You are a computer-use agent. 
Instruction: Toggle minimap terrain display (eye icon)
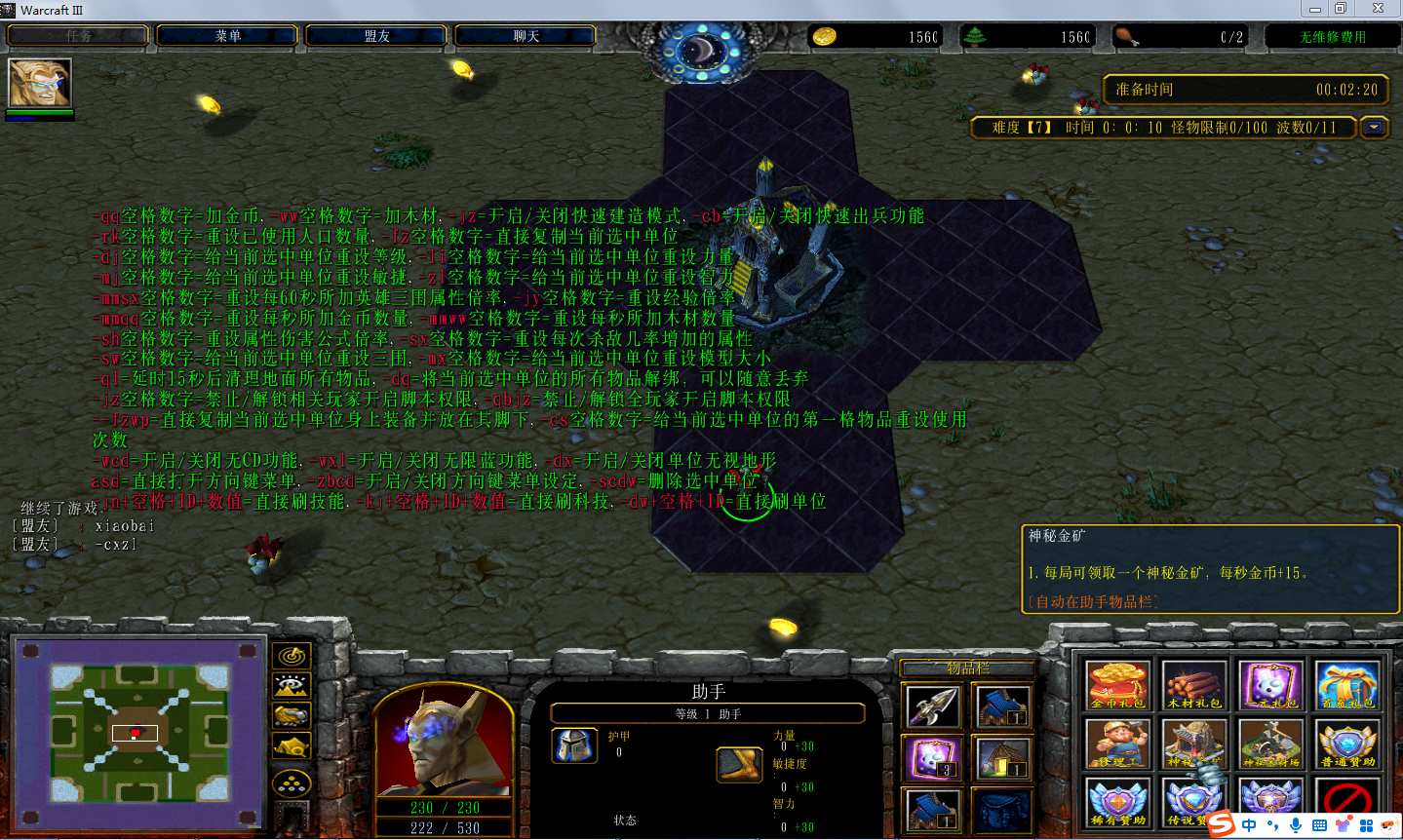pyautogui.click(x=292, y=686)
